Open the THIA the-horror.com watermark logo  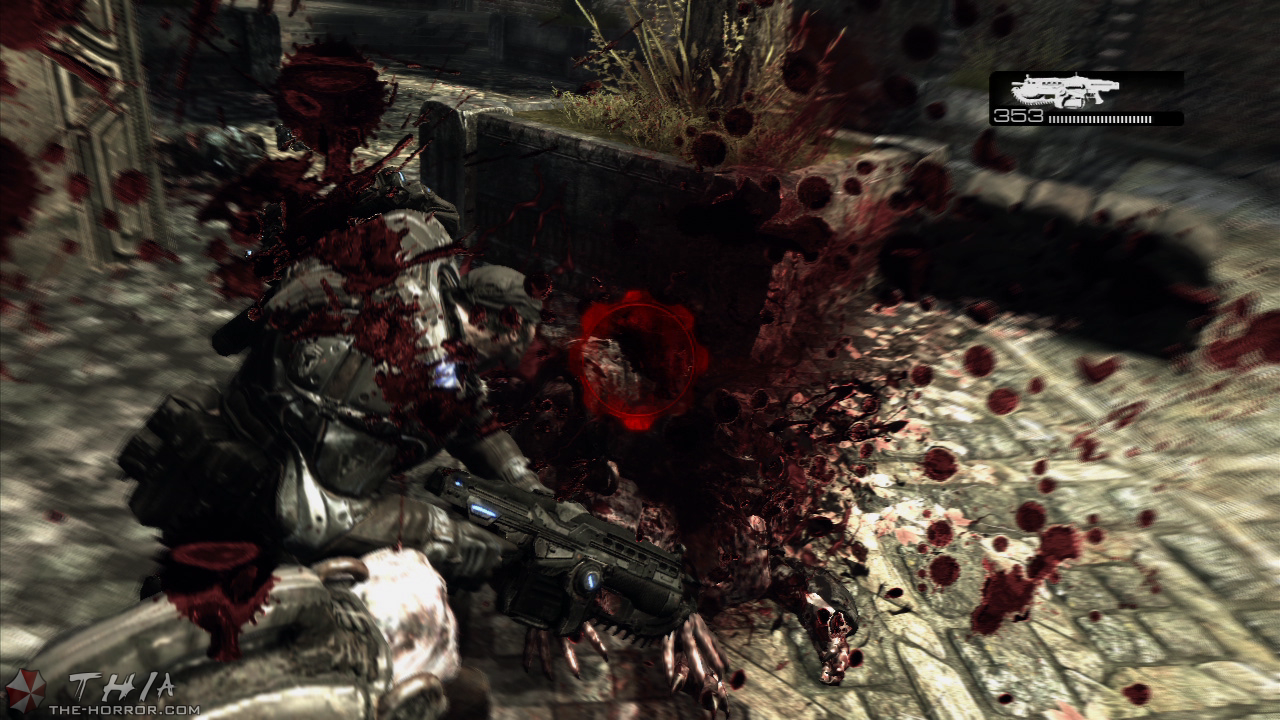[103, 693]
